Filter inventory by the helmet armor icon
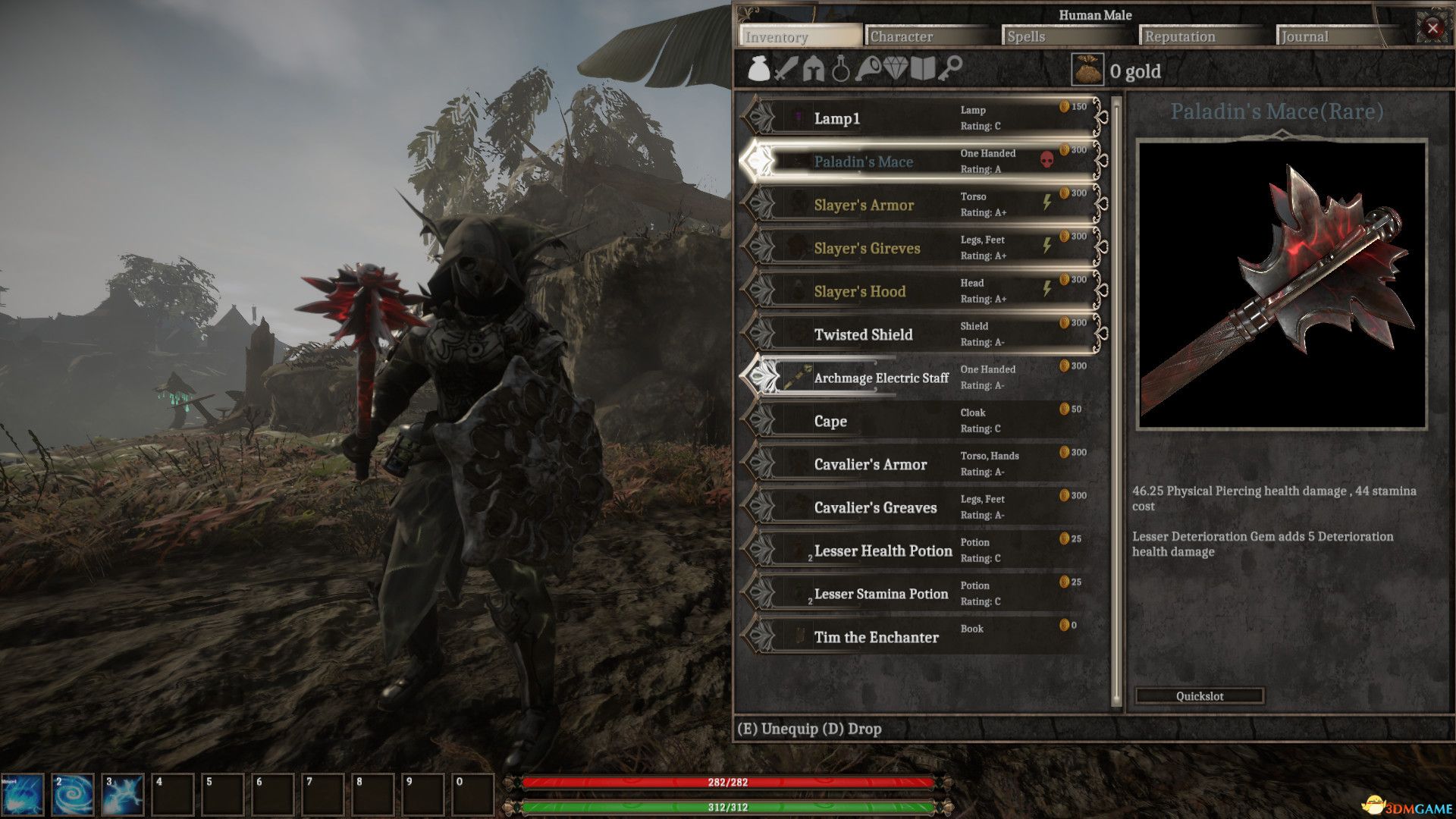Screen dimensions: 1456x819 tap(813, 71)
